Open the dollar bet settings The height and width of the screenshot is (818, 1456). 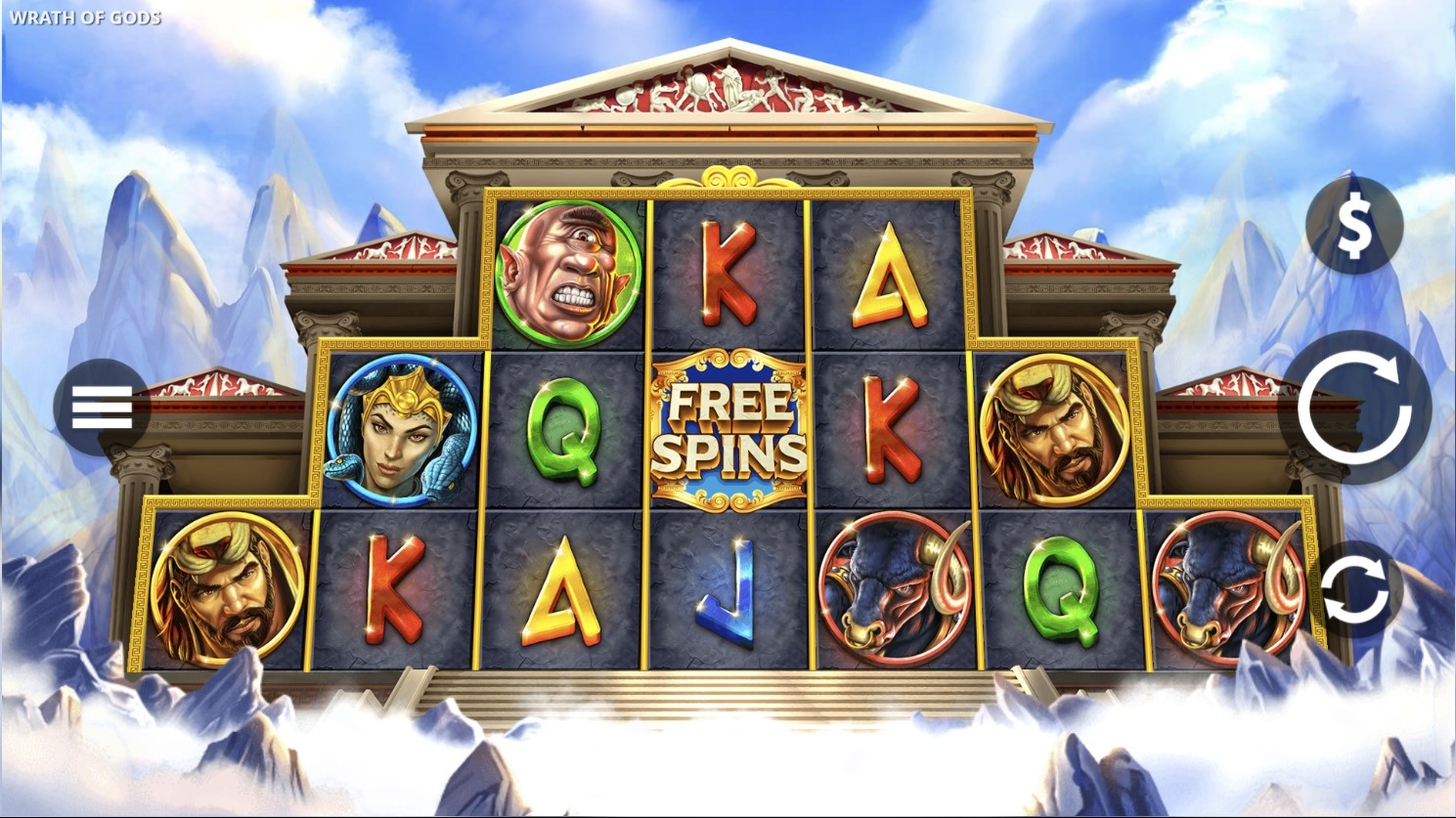click(1354, 226)
